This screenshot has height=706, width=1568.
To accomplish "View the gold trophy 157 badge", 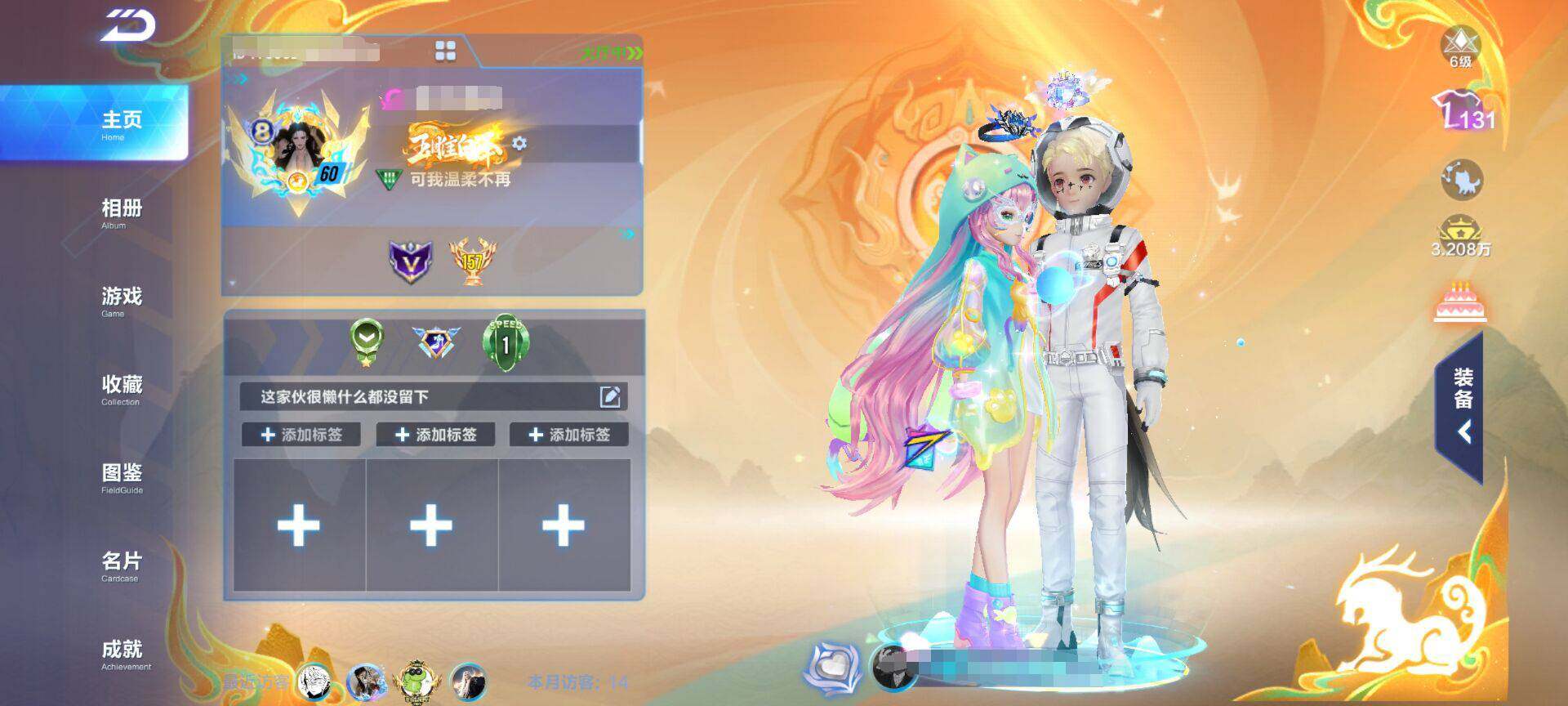I will pos(472,261).
